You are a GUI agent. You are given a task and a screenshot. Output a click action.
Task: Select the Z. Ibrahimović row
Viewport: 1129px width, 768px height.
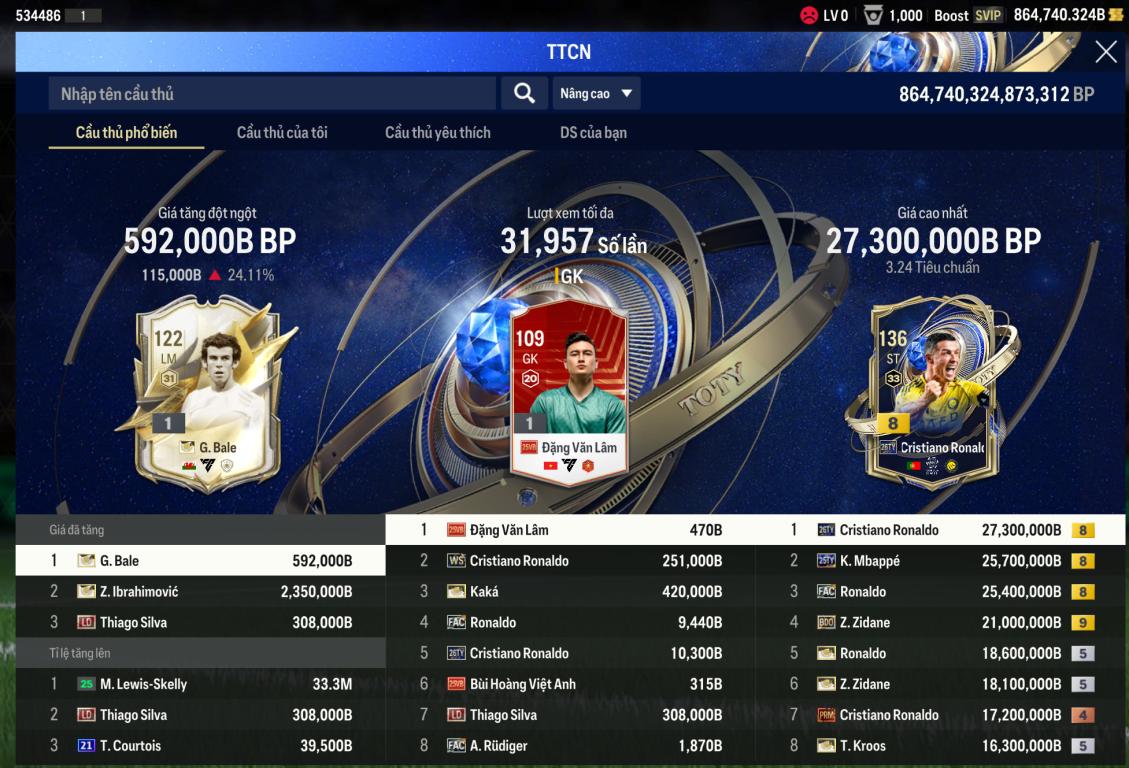tap(200, 592)
